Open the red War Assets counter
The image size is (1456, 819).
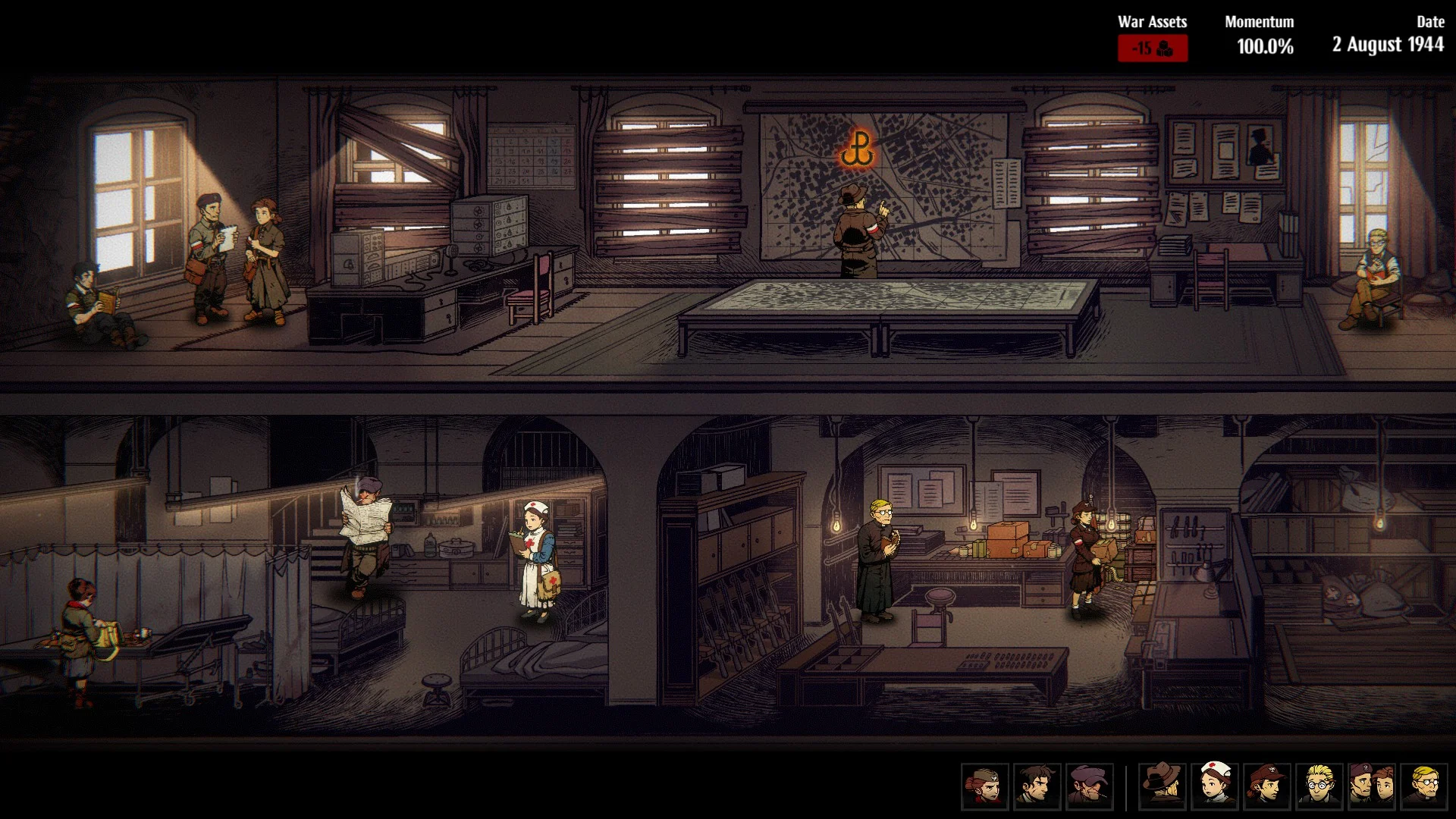[1152, 49]
